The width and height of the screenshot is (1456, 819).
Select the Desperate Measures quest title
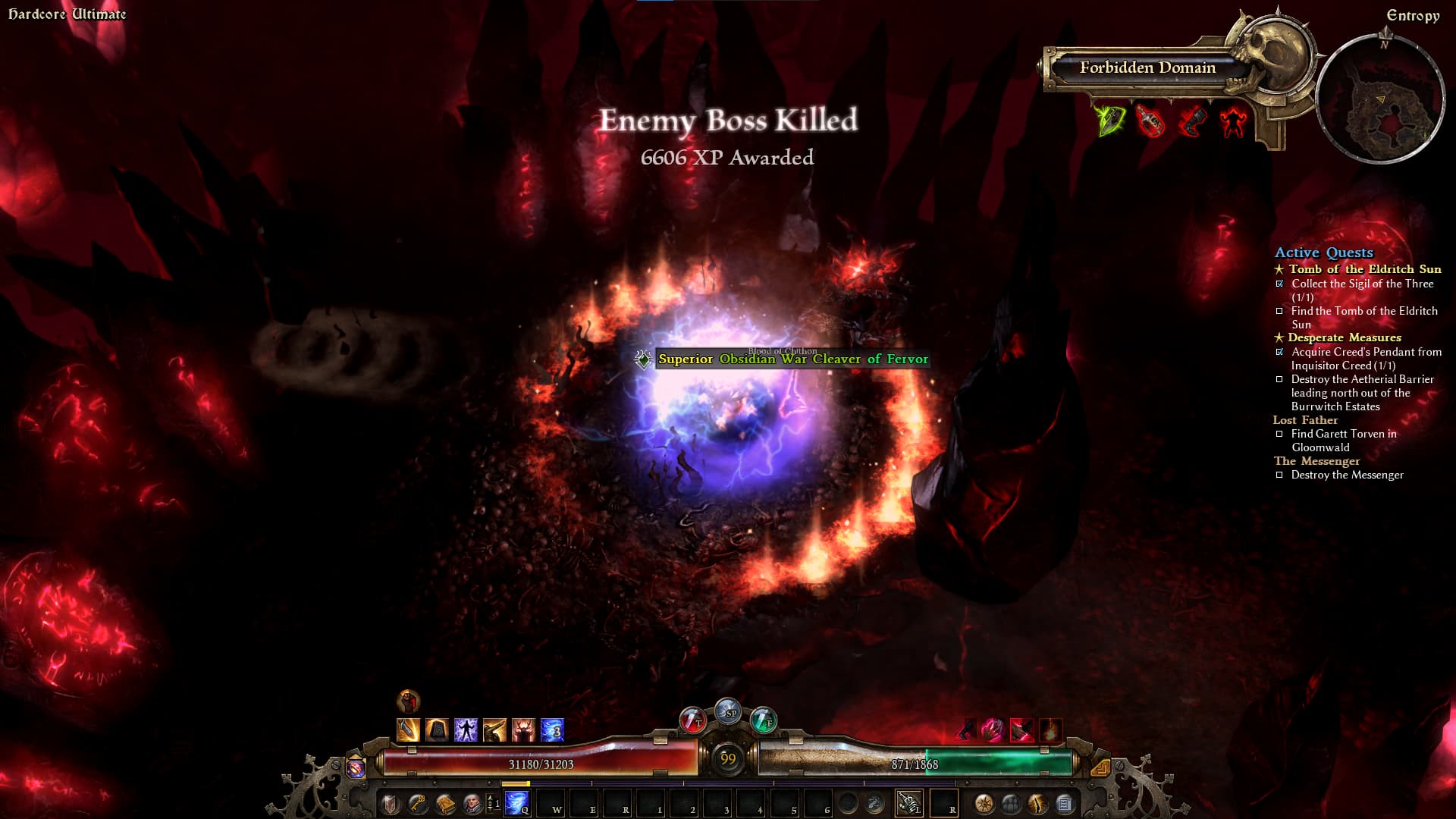1344,337
